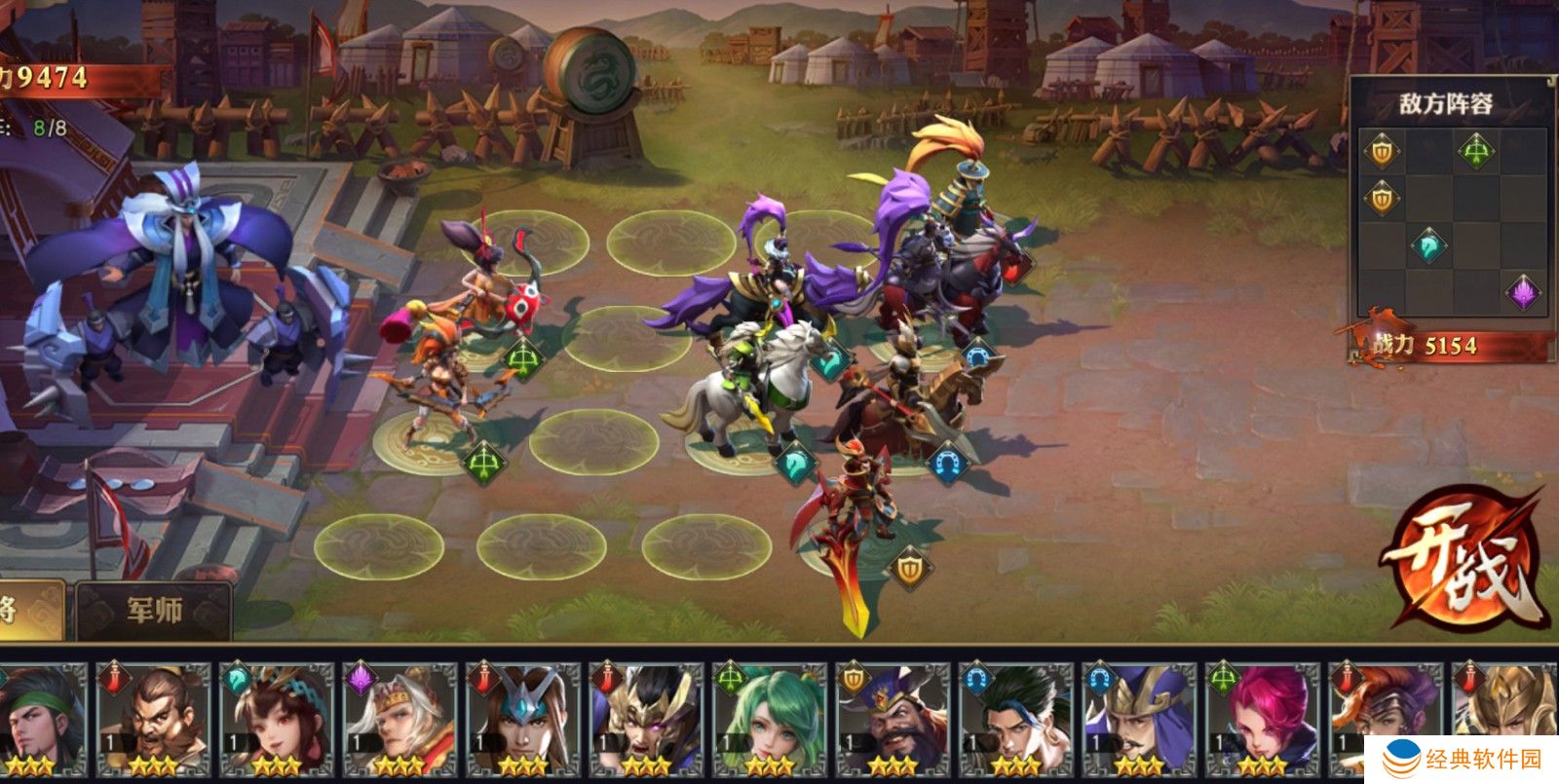The height and width of the screenshot is (784, 1559).
Task: Click the green archer icon in enemy lineup
Action: [x=1476, y=151]
